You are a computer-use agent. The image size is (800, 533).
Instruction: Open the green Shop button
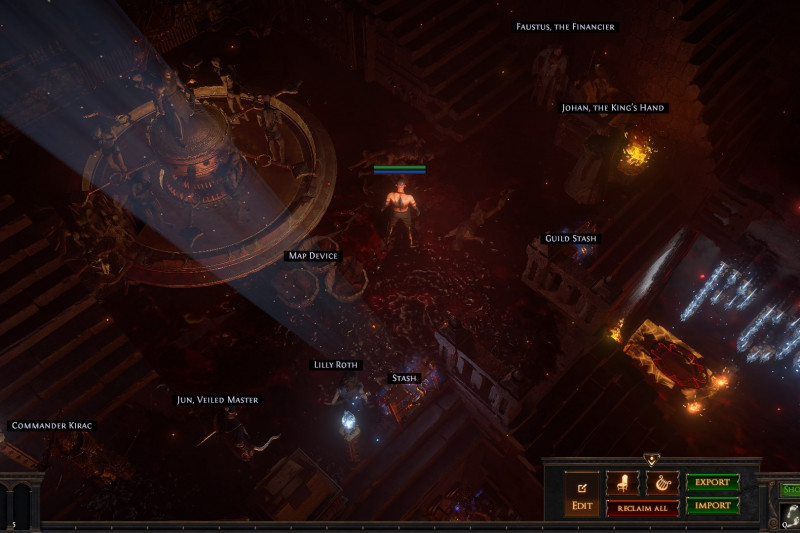(x=790, y=489)
